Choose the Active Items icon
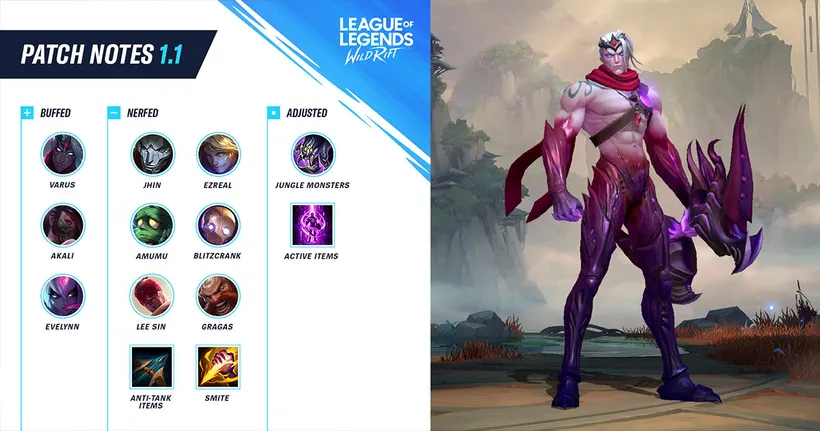This screenshot has width=820, height=431. click(312, 225)
